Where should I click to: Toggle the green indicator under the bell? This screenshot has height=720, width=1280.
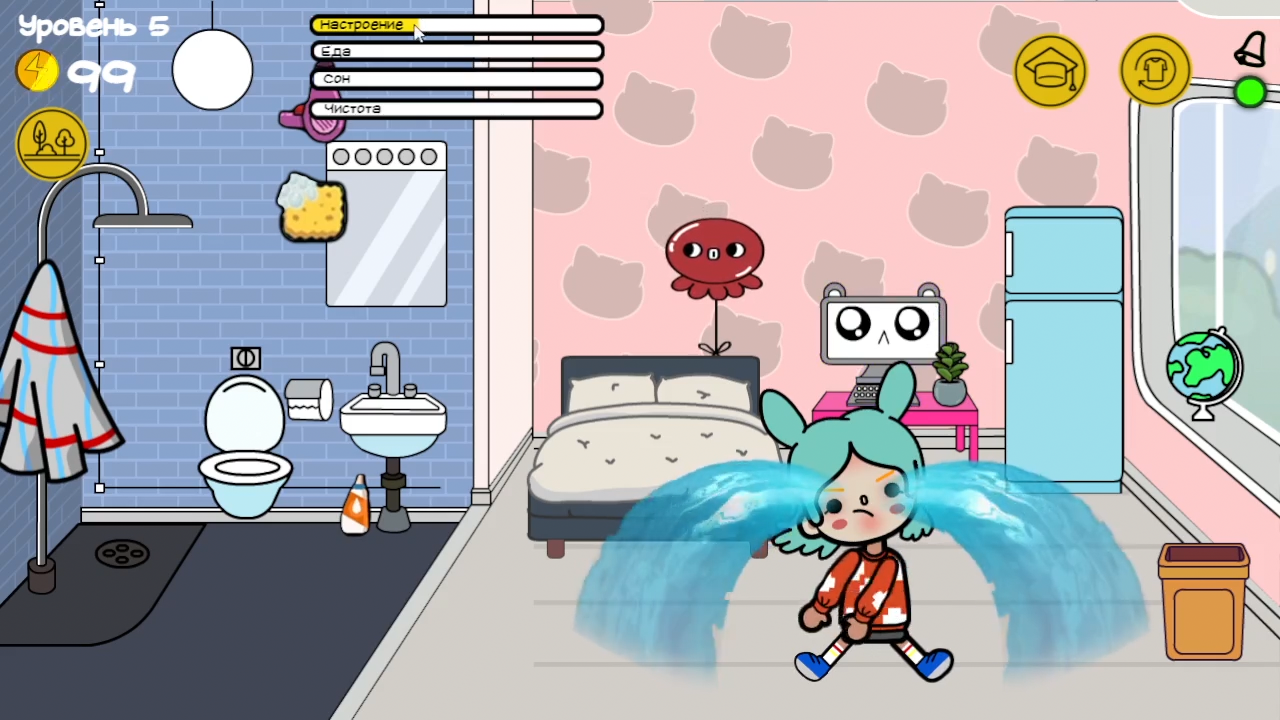coord(1252,93)
